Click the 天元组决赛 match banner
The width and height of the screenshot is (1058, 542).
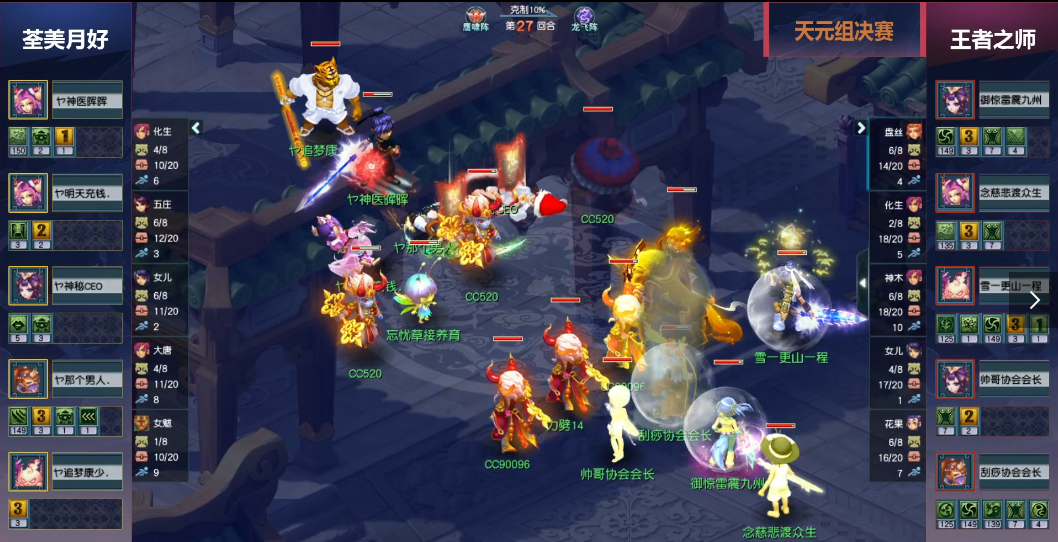pos(844,31)
